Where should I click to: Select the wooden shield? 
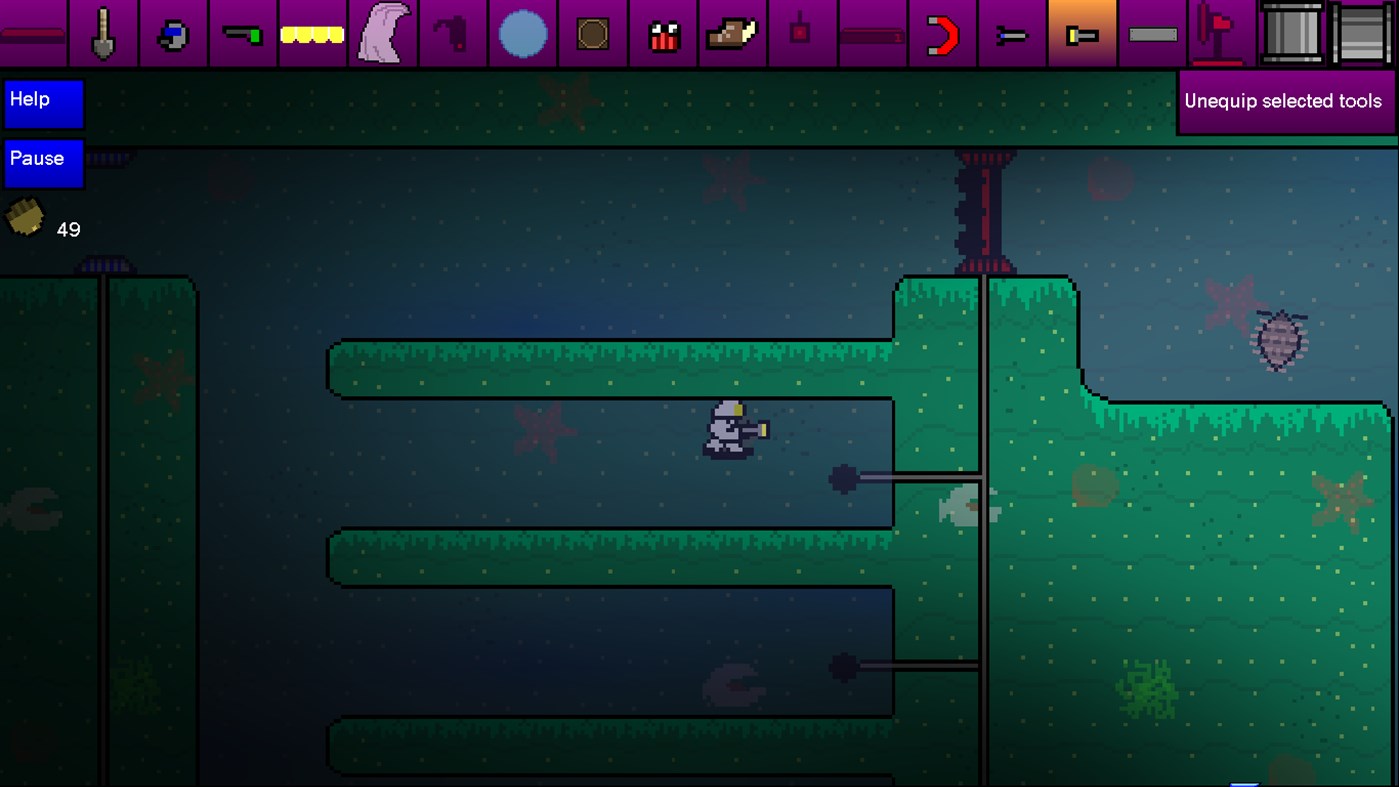(593, 32)
